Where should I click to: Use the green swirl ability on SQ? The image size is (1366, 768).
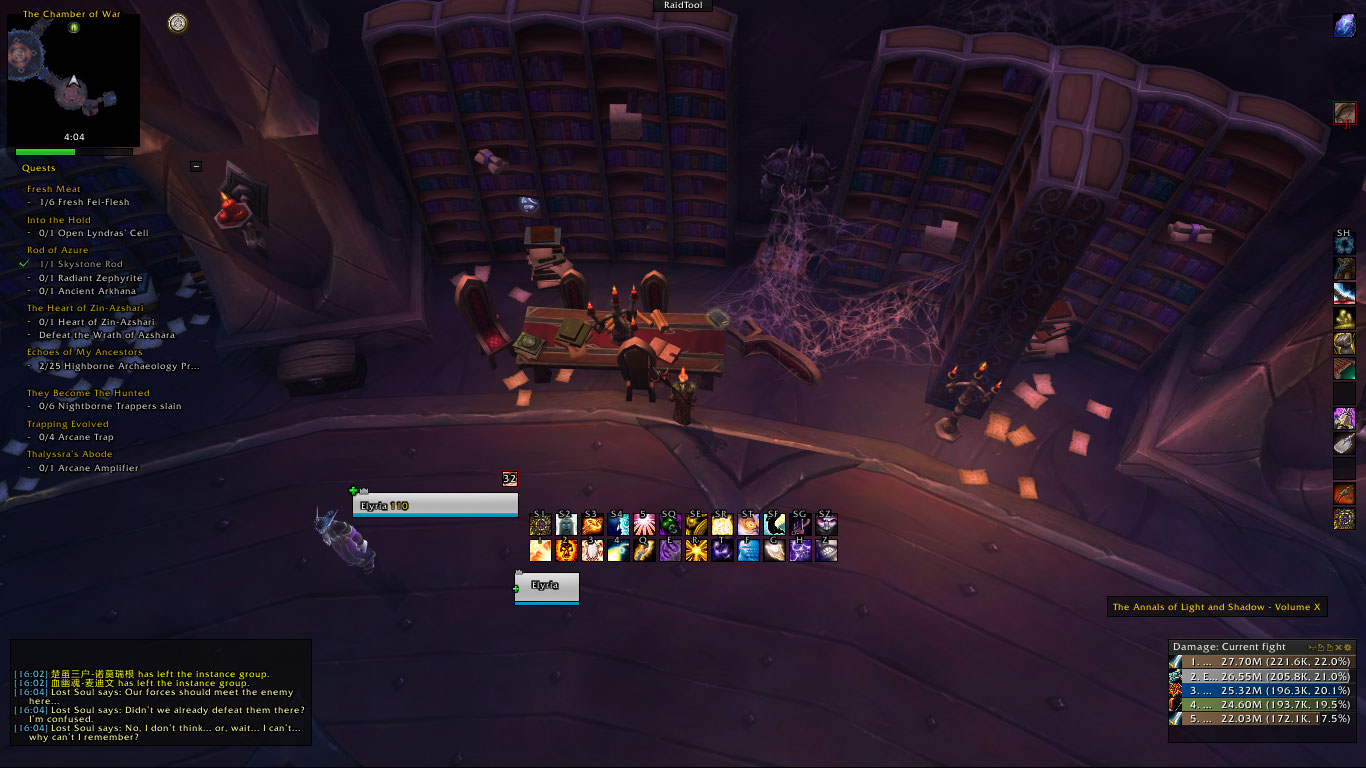click(x=670, y=524)
